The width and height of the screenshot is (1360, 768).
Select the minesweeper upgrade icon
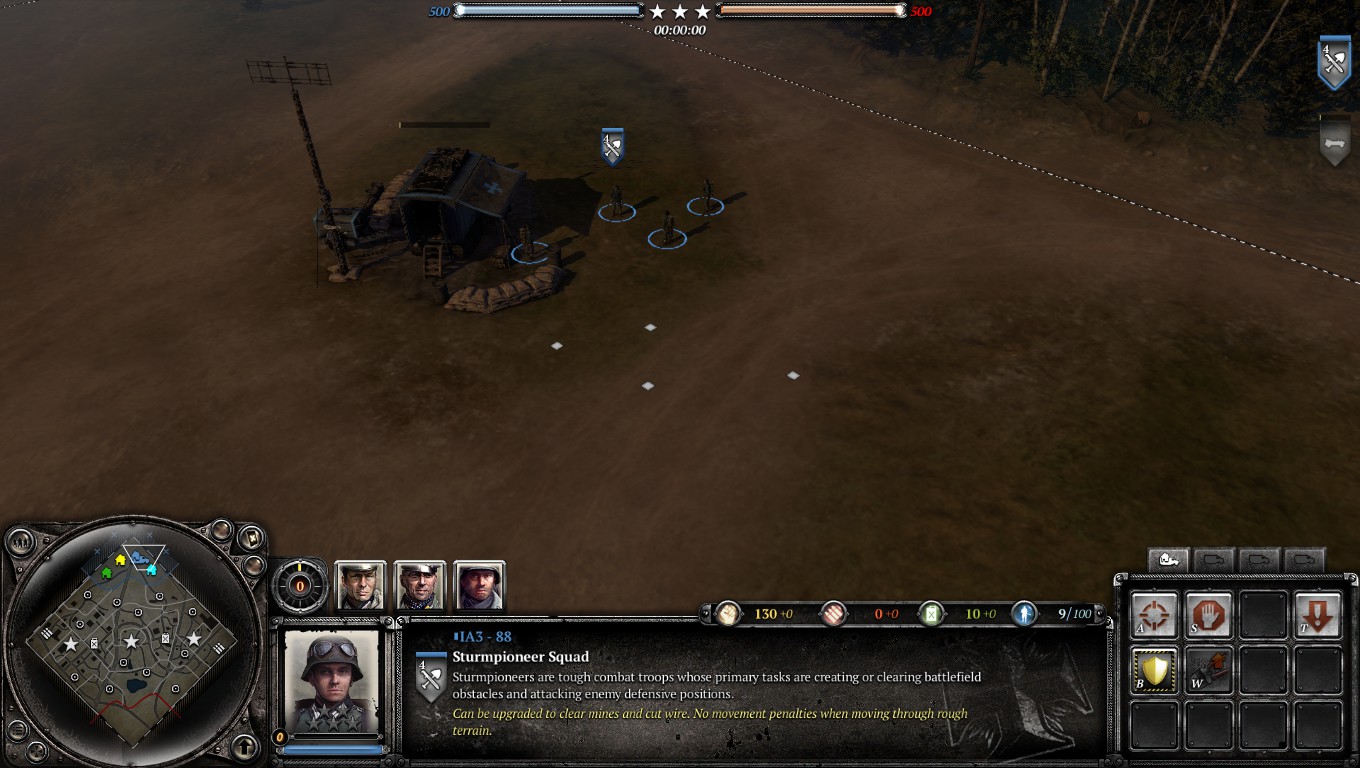[1208, 670]
